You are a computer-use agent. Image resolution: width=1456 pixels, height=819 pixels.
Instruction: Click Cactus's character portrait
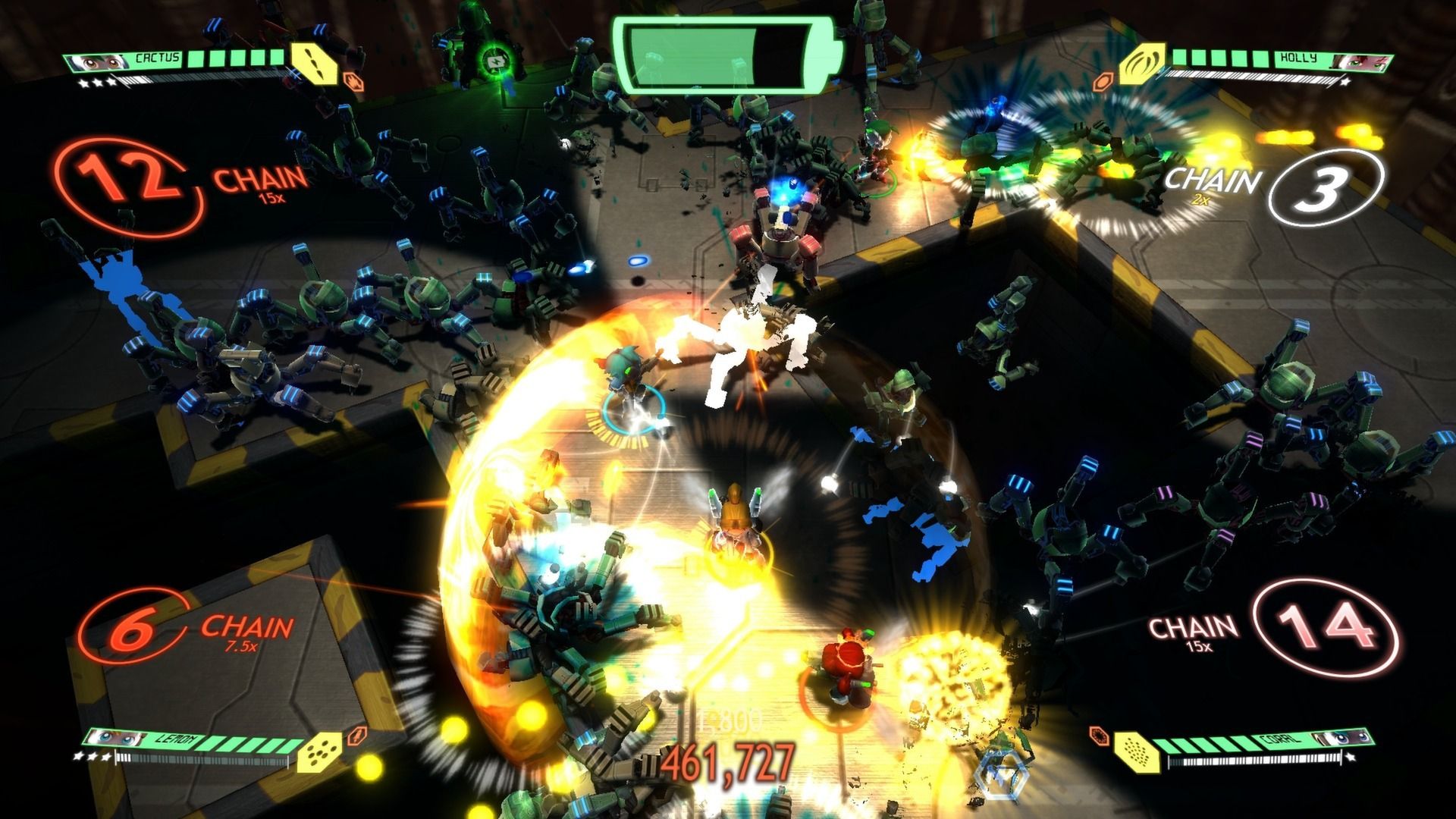pyautogui.click(x=97, y=61)
